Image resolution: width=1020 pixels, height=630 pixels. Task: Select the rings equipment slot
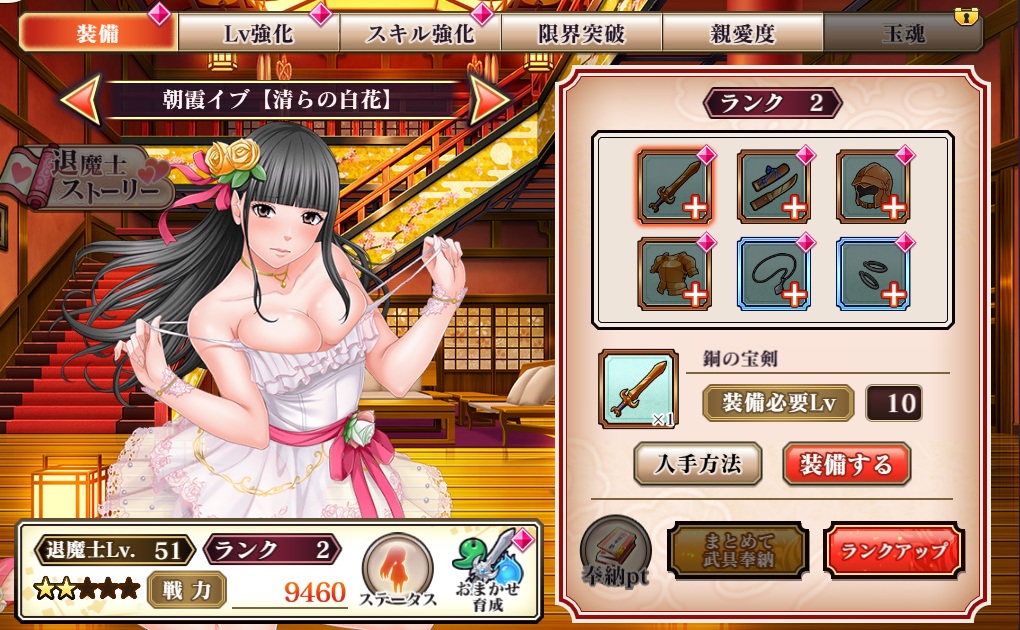(x=871, y=273)
